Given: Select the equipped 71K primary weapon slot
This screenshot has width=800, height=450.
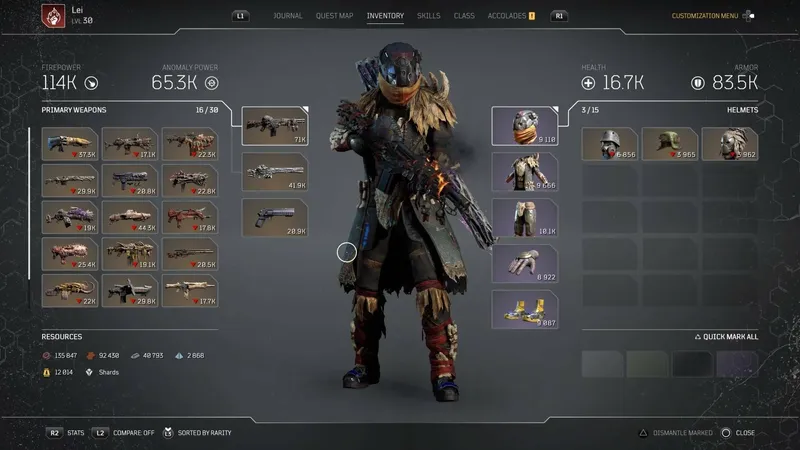Looking at the screenshot, I should pos(275,126).
